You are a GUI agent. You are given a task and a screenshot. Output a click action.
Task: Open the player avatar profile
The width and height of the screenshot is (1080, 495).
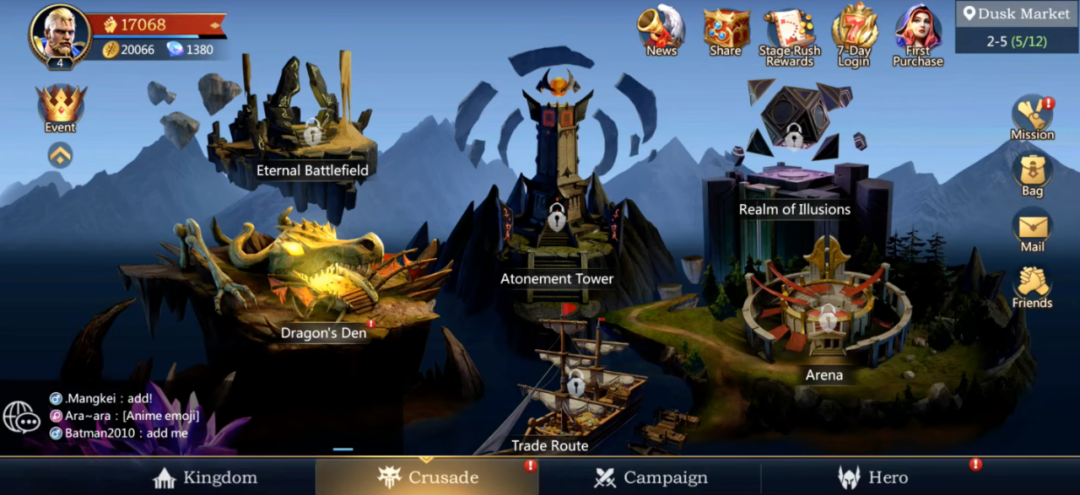point(60,34)
